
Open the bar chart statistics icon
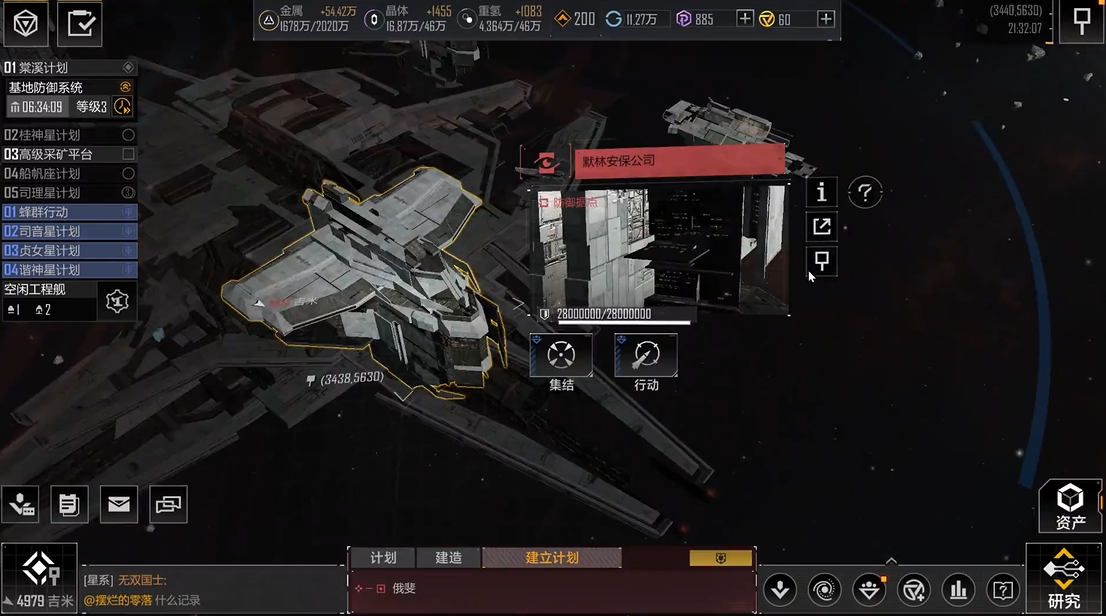coord(958,589)
